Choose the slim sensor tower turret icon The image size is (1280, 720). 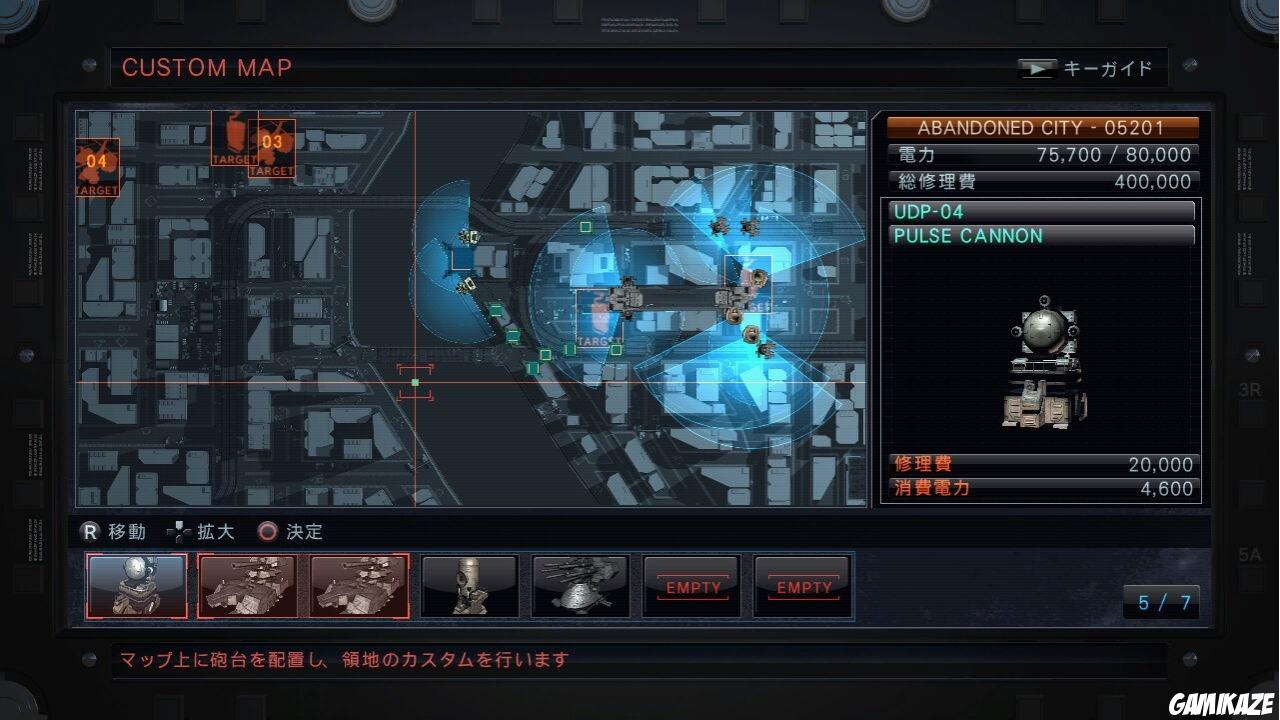tap(469, 586)
